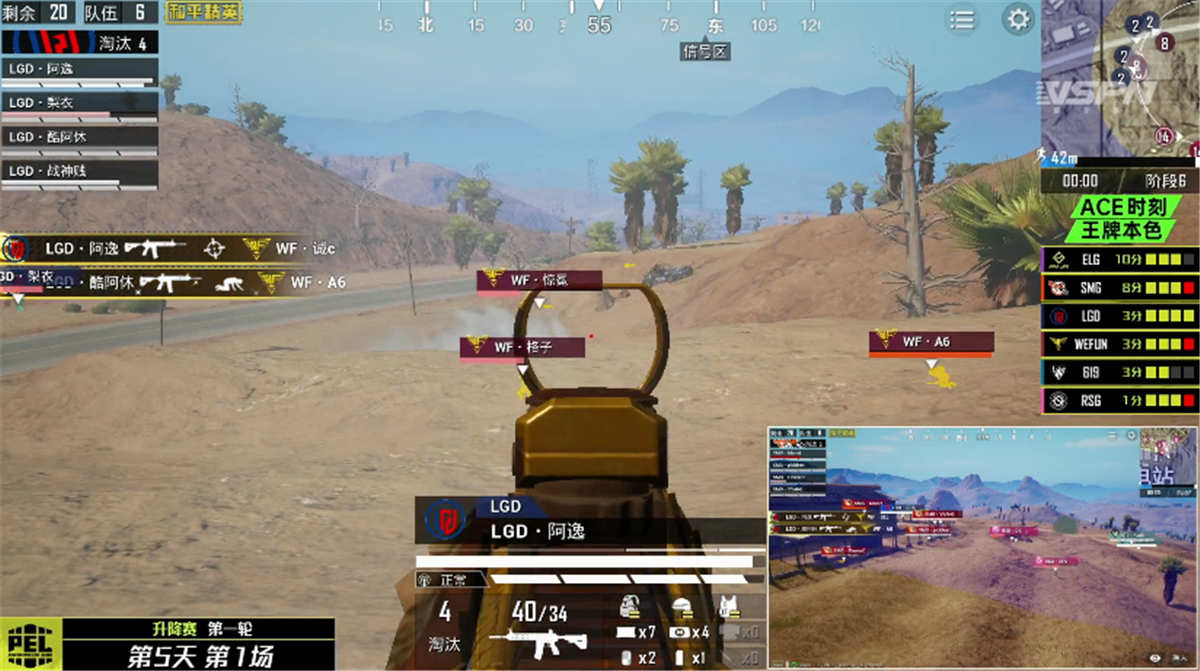The height and width of the screenshot is (671, 1200).
Task: Click the backpack equipment icon
Action: 630,606
